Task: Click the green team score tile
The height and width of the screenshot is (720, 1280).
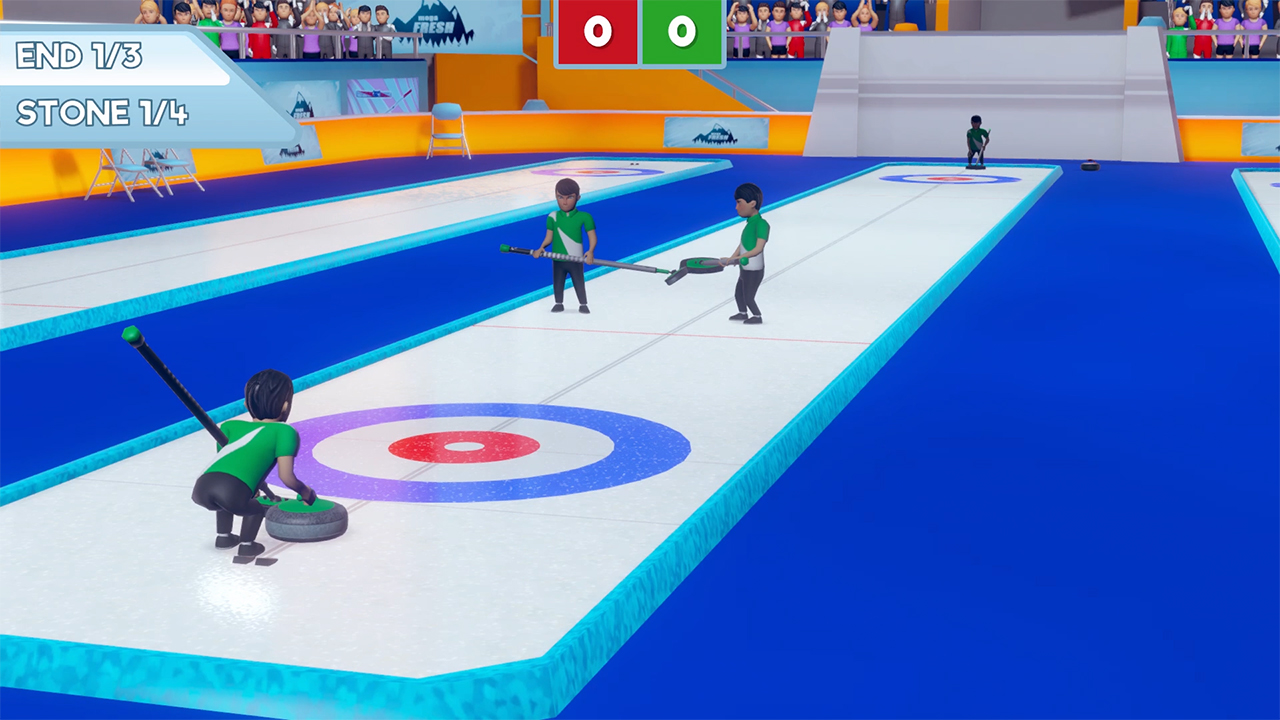Action: point(681,30)
